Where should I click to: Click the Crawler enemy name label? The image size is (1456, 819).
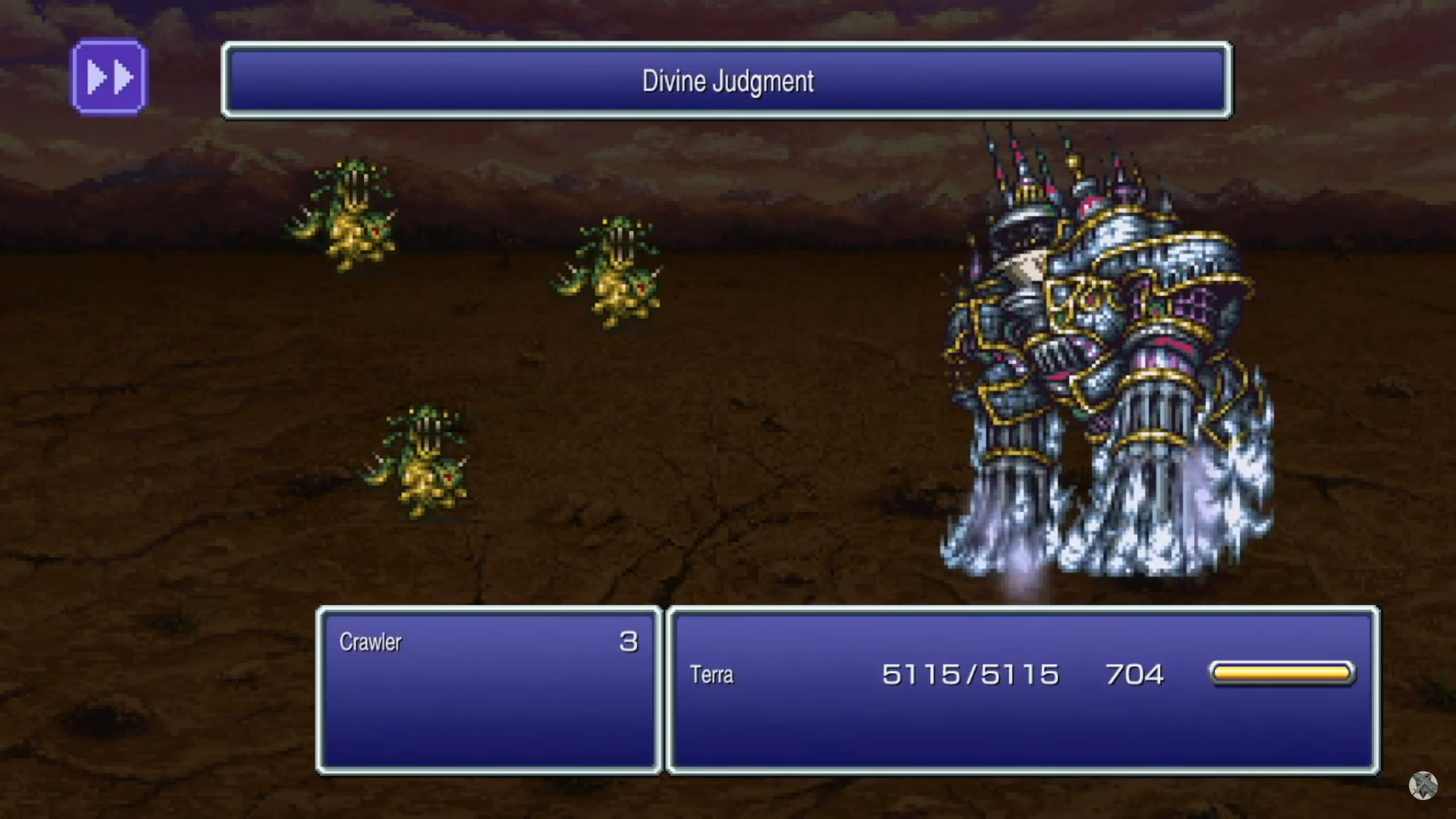(x=369, y=642)
